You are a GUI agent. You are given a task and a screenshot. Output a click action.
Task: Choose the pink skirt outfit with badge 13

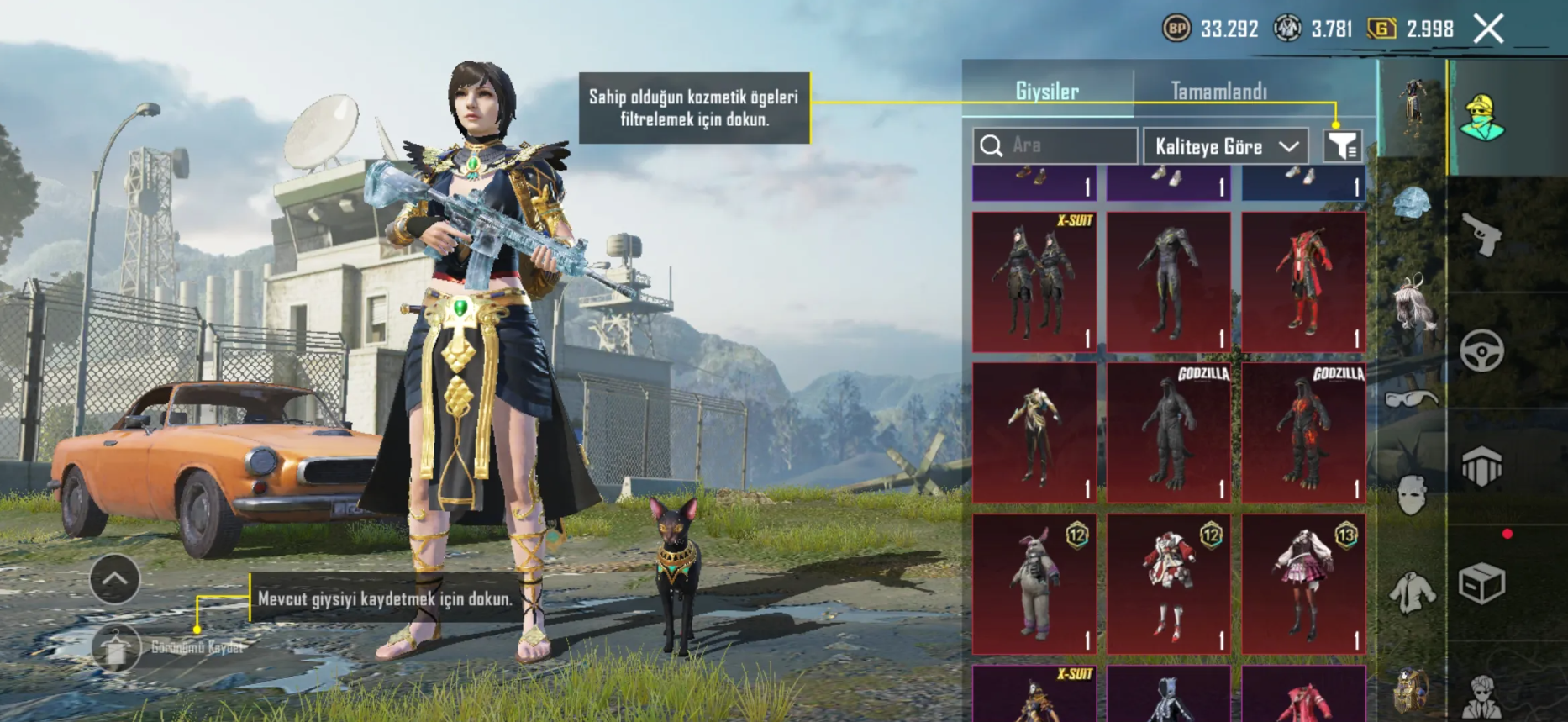[x=1303, y=584]
